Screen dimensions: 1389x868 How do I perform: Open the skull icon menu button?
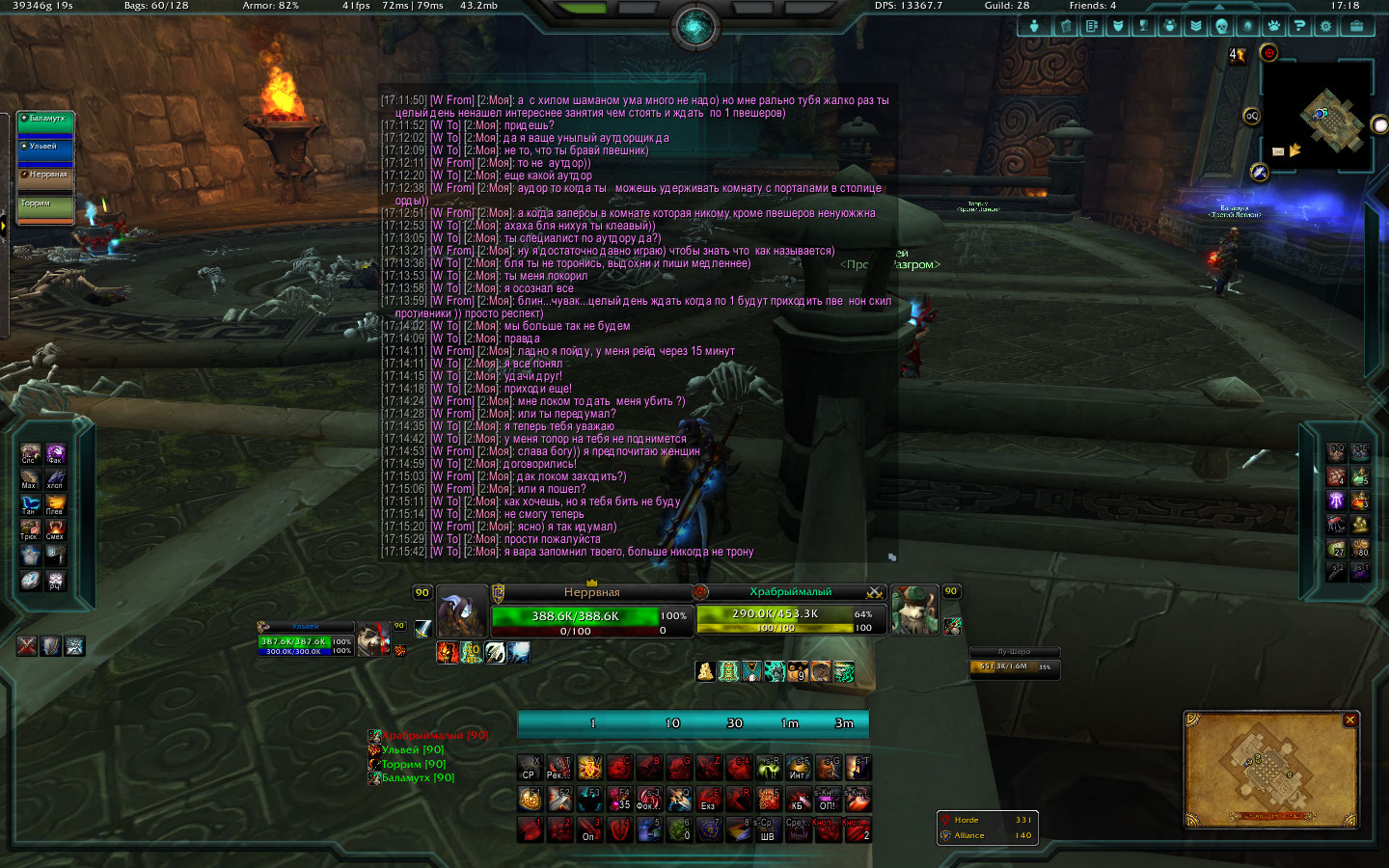click(1221, 26)
